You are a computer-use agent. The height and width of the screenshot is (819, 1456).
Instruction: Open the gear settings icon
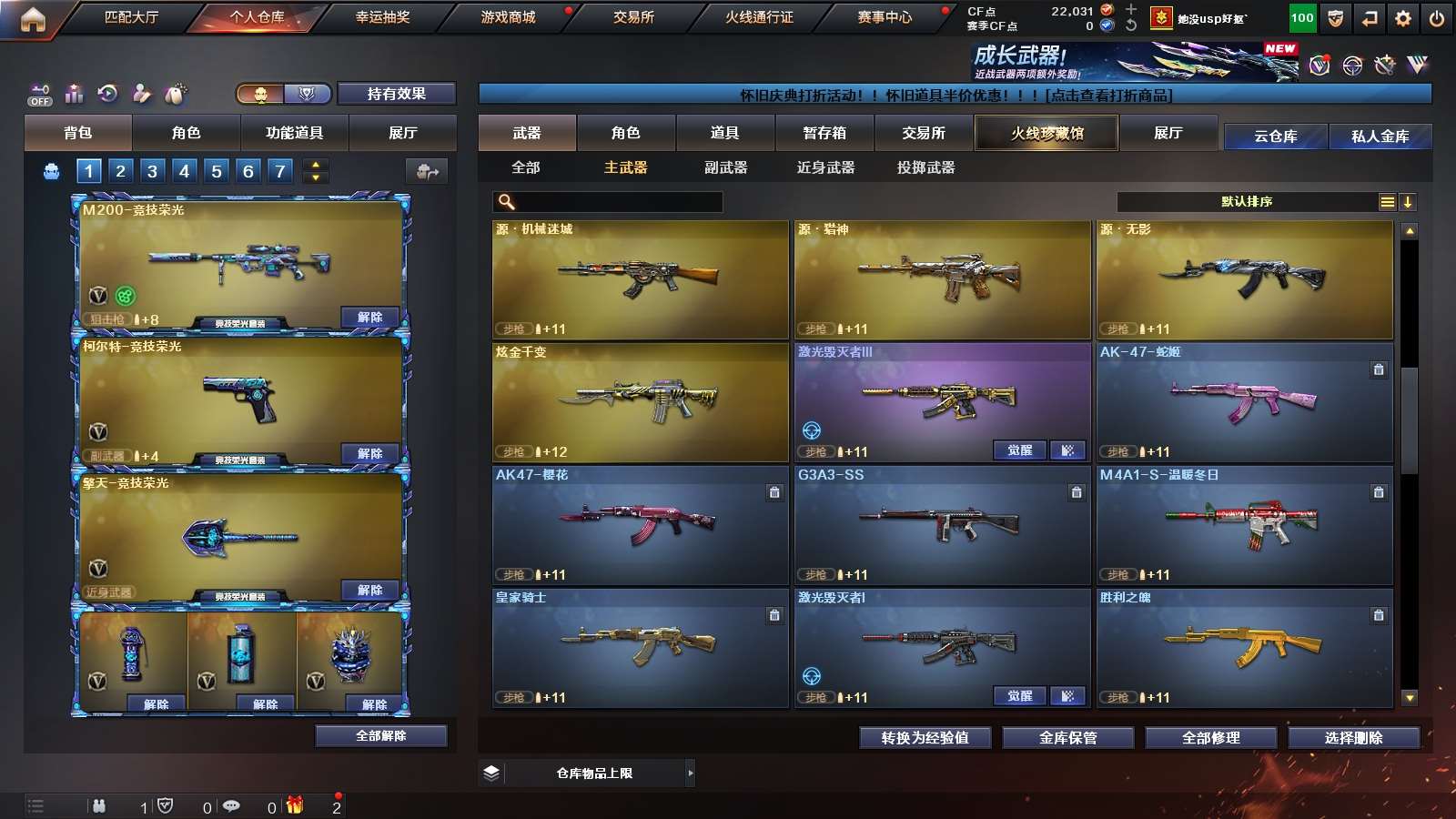[1403, 18]
